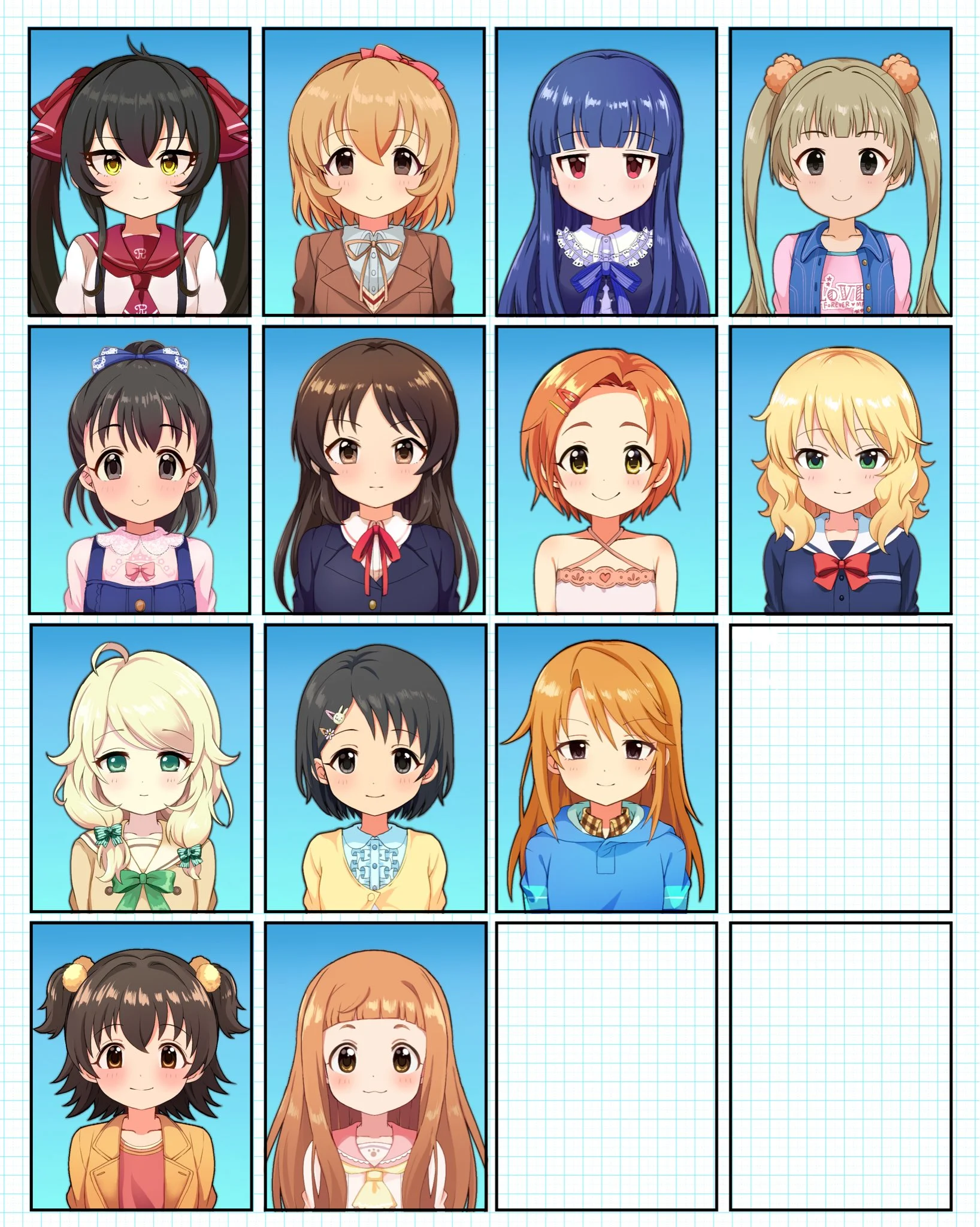The image size is (980, 1227).
Task: Select the black twin-tail girl with red ribbons
Action: (x=139, y=172)
